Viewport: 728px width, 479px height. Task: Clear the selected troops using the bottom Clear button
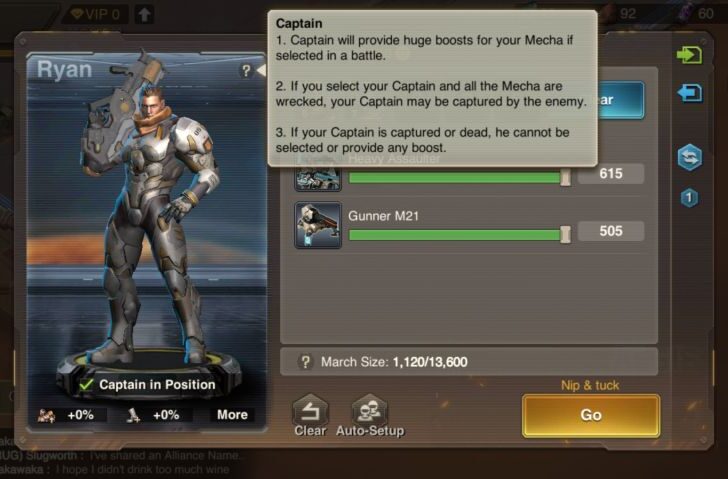coord(310,415)
